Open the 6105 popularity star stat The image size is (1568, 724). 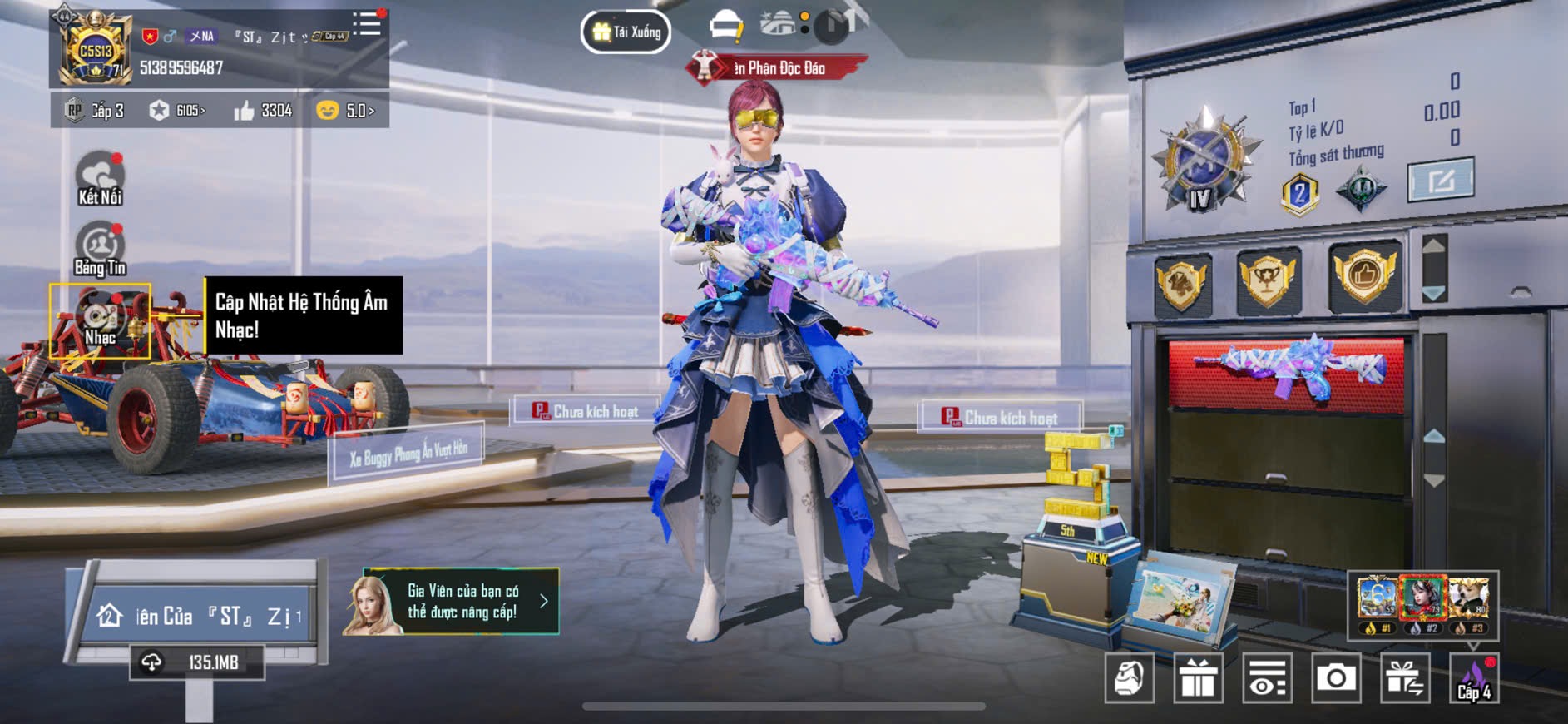[177, 111]
